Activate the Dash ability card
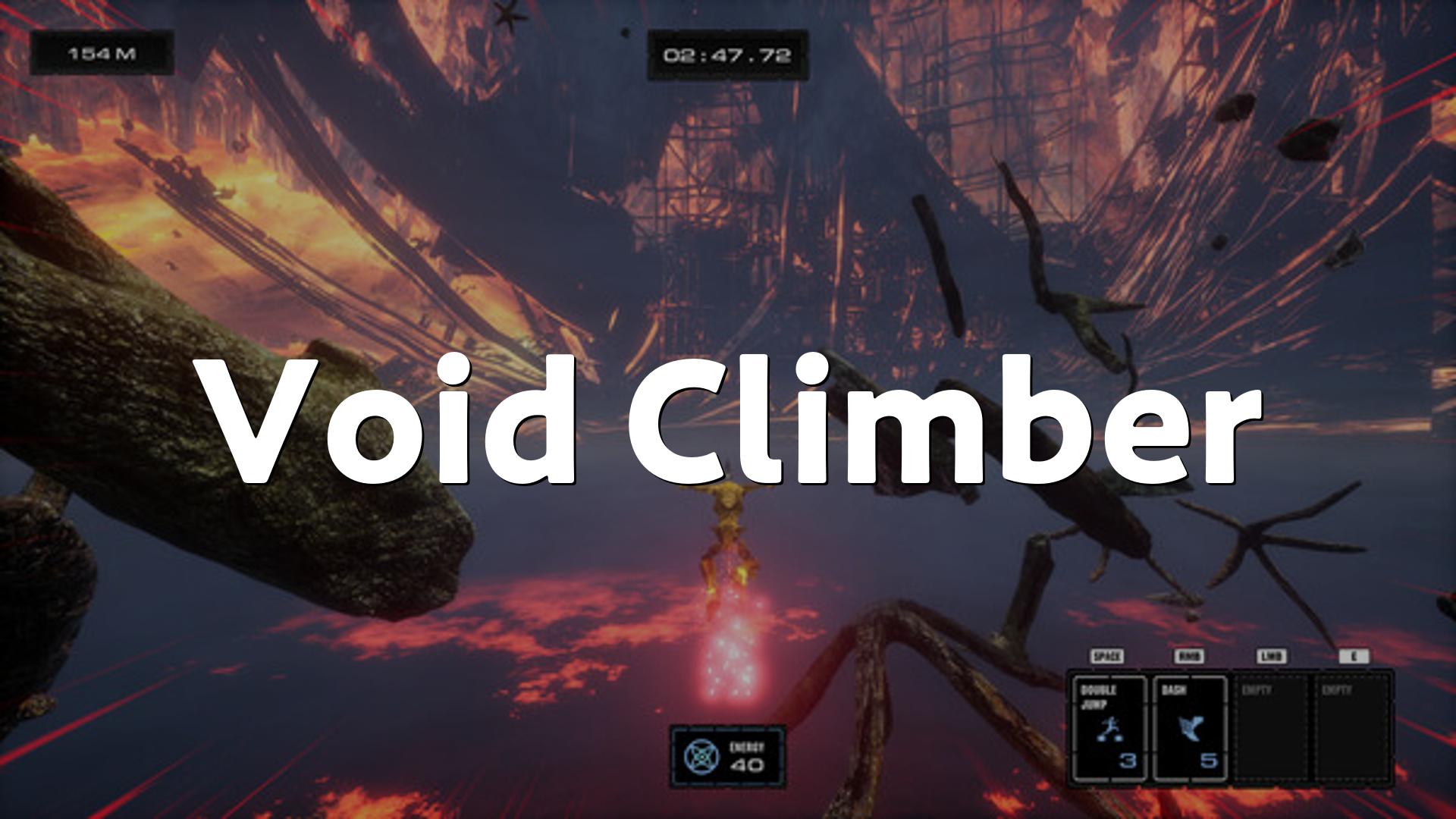The width and height of the screenshot is (1456, 819). coord(1189,729)
